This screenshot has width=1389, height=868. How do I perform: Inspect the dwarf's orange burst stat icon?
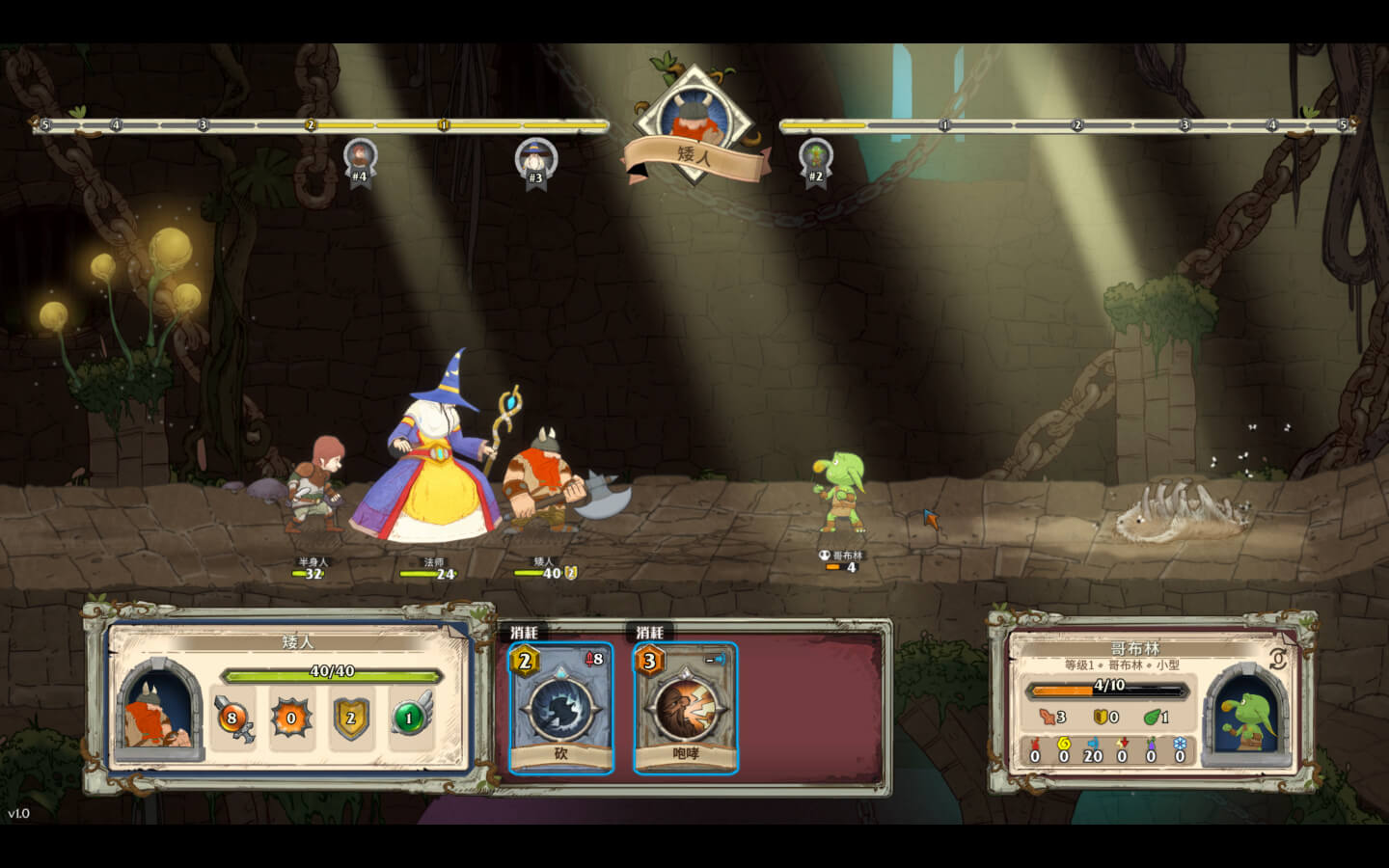(x=291, y=718)
